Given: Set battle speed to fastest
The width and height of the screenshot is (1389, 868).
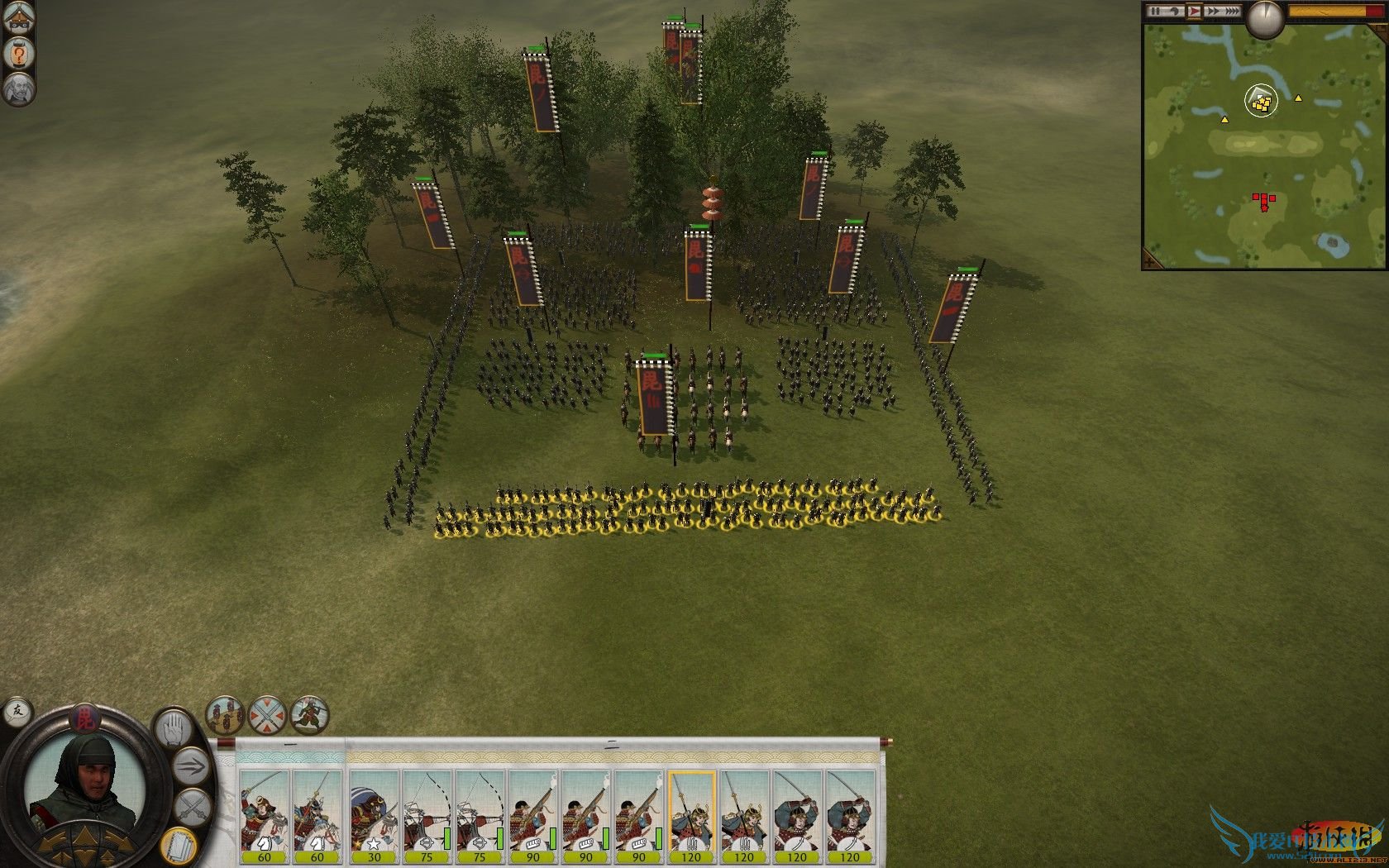Looking at the screenshot, I should click(1233, 11).
